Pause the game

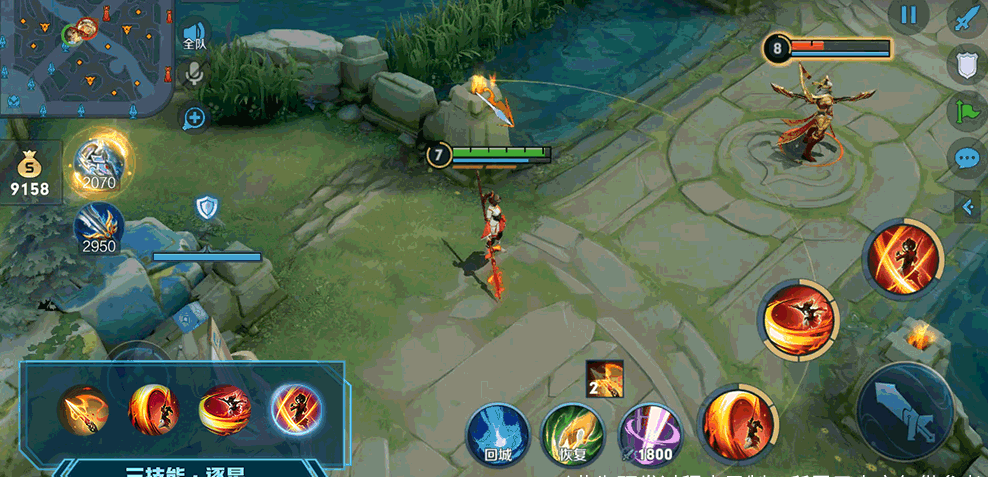[x=908, y=15]
